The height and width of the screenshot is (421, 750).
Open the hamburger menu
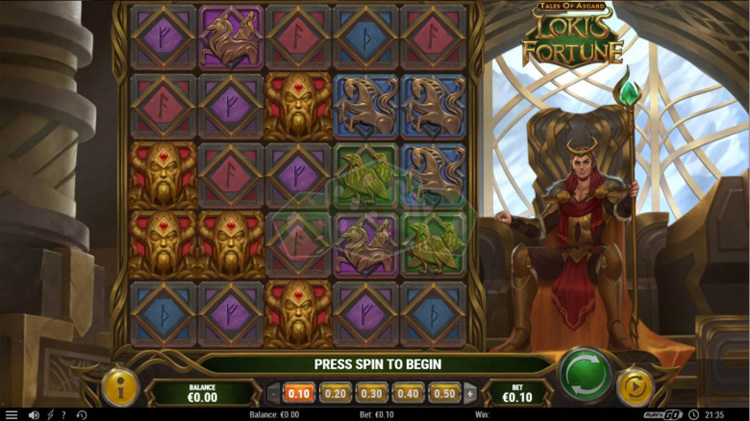coord(12,414)
